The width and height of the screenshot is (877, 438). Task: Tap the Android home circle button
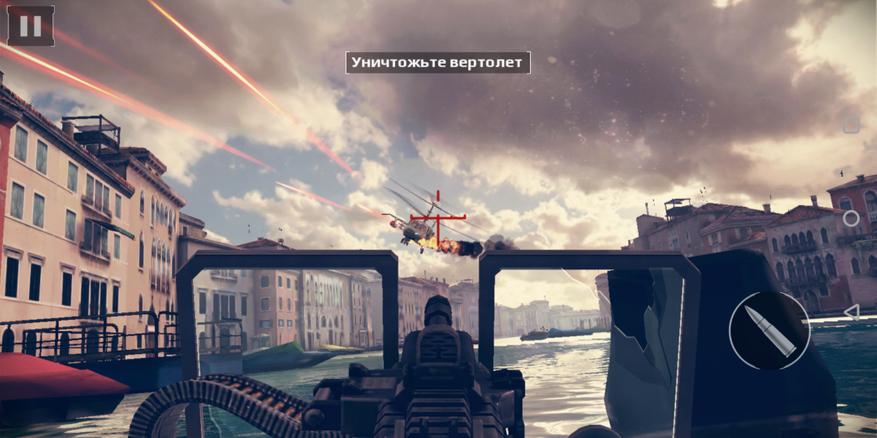851,218
